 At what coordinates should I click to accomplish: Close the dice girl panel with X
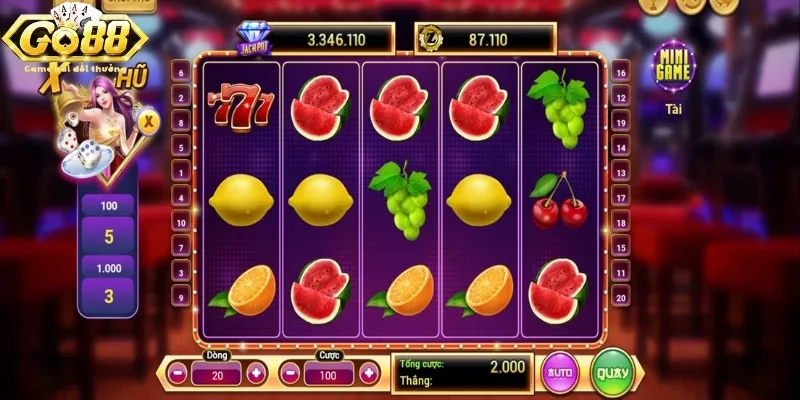tap(149, 122)
